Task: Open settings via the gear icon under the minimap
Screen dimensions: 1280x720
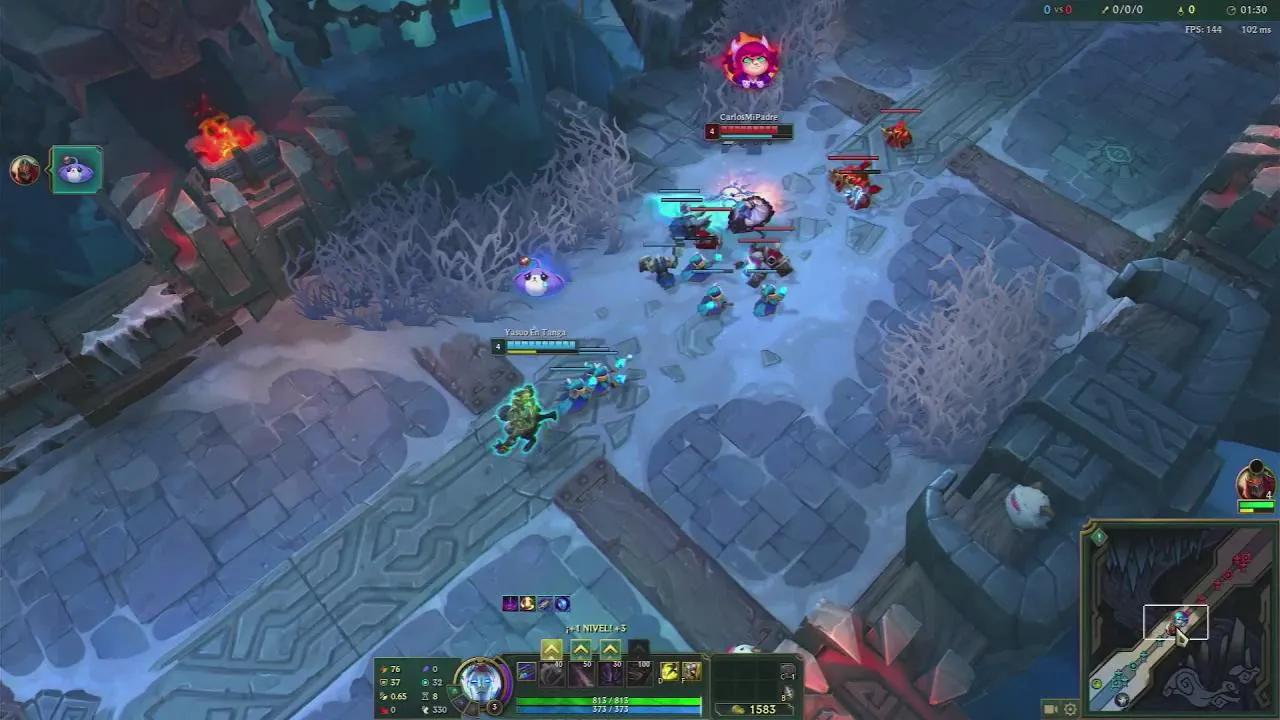Action: 1070,710
